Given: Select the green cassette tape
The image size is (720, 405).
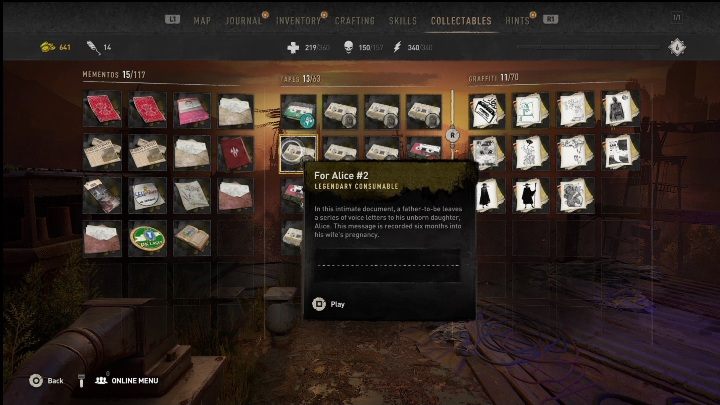Looking at the screenshot, I should [298, 110].
